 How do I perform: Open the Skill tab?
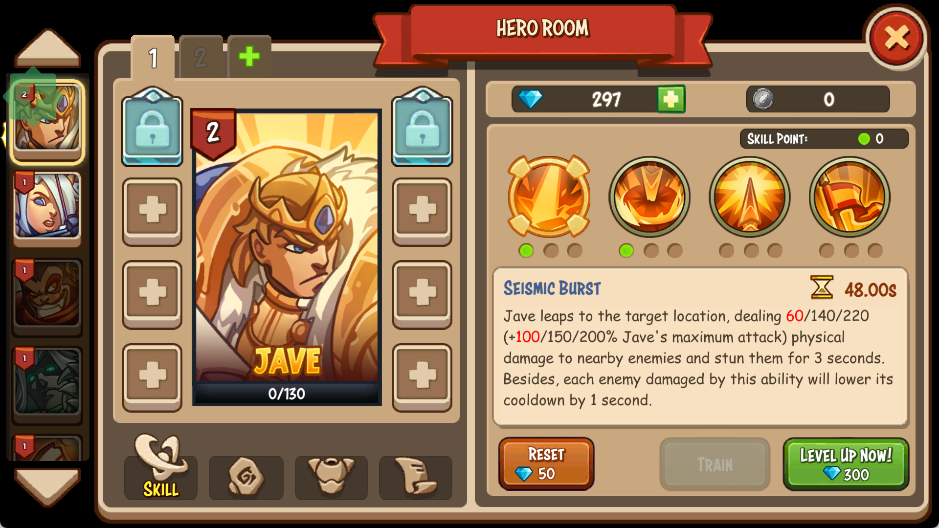pos(161,468)
